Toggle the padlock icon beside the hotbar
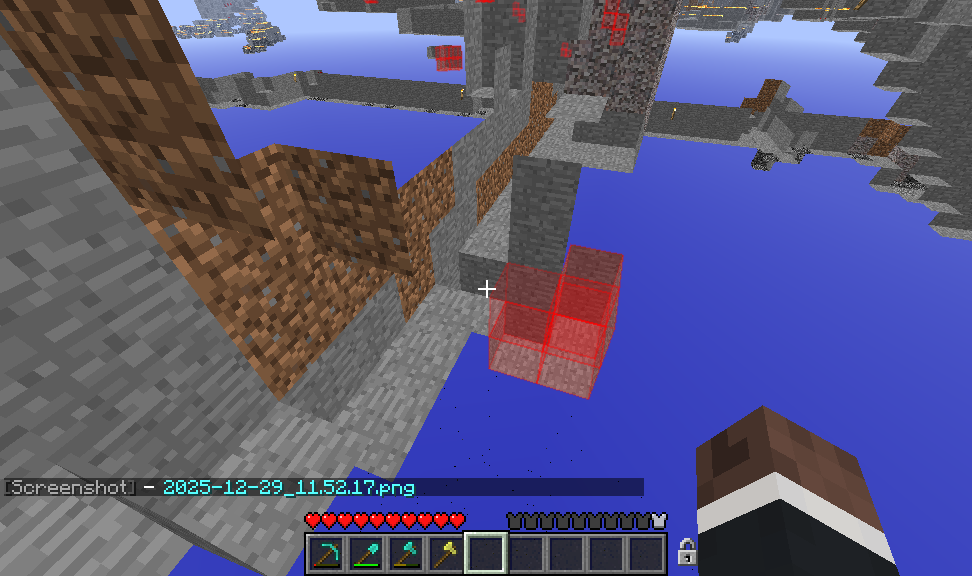 click(x=686, y=551)
